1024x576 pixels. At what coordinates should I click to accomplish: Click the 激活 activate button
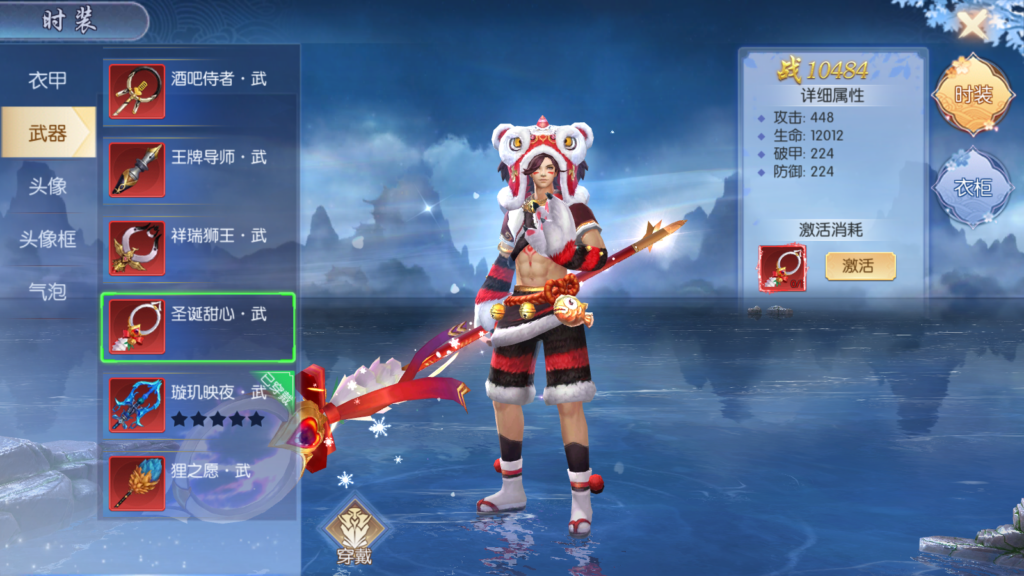coord(860,266)
